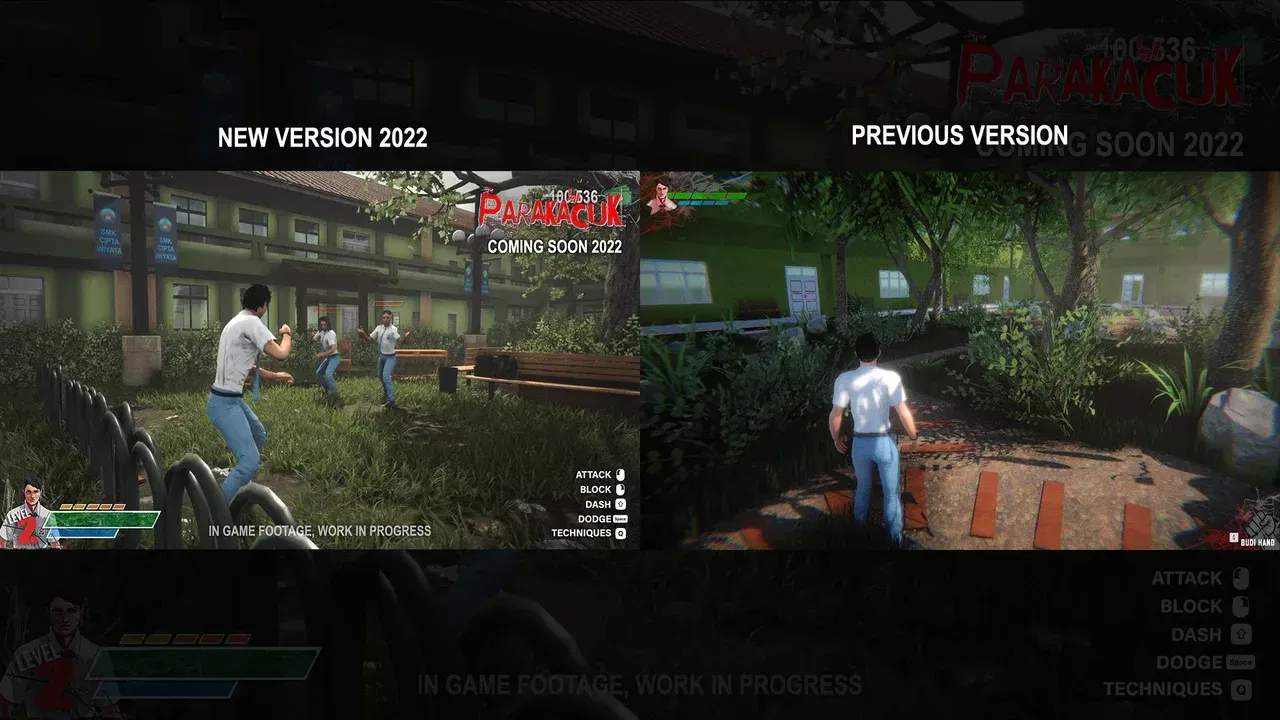Click the COMING SOON 2022 text
1280x720 pixels.
(553, 245)
